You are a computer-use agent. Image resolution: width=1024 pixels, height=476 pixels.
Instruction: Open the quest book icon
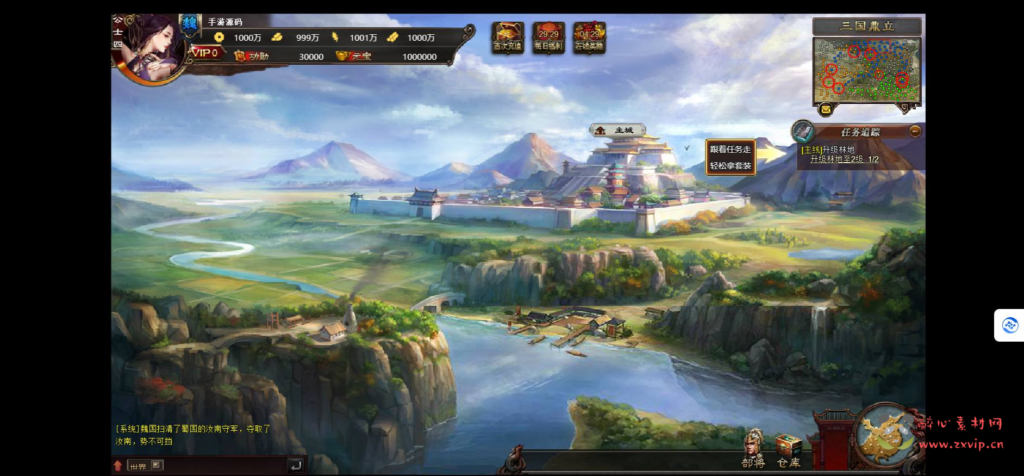[803, 131]
